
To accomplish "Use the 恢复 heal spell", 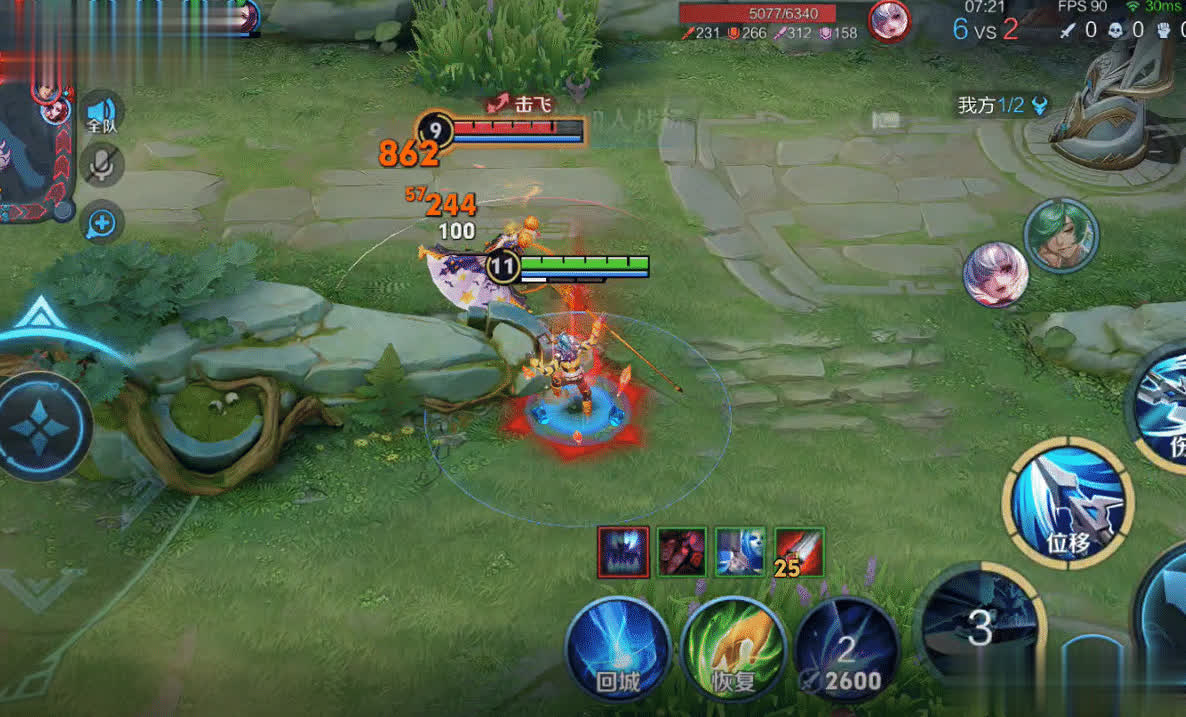I will click(x=732, y=648).
